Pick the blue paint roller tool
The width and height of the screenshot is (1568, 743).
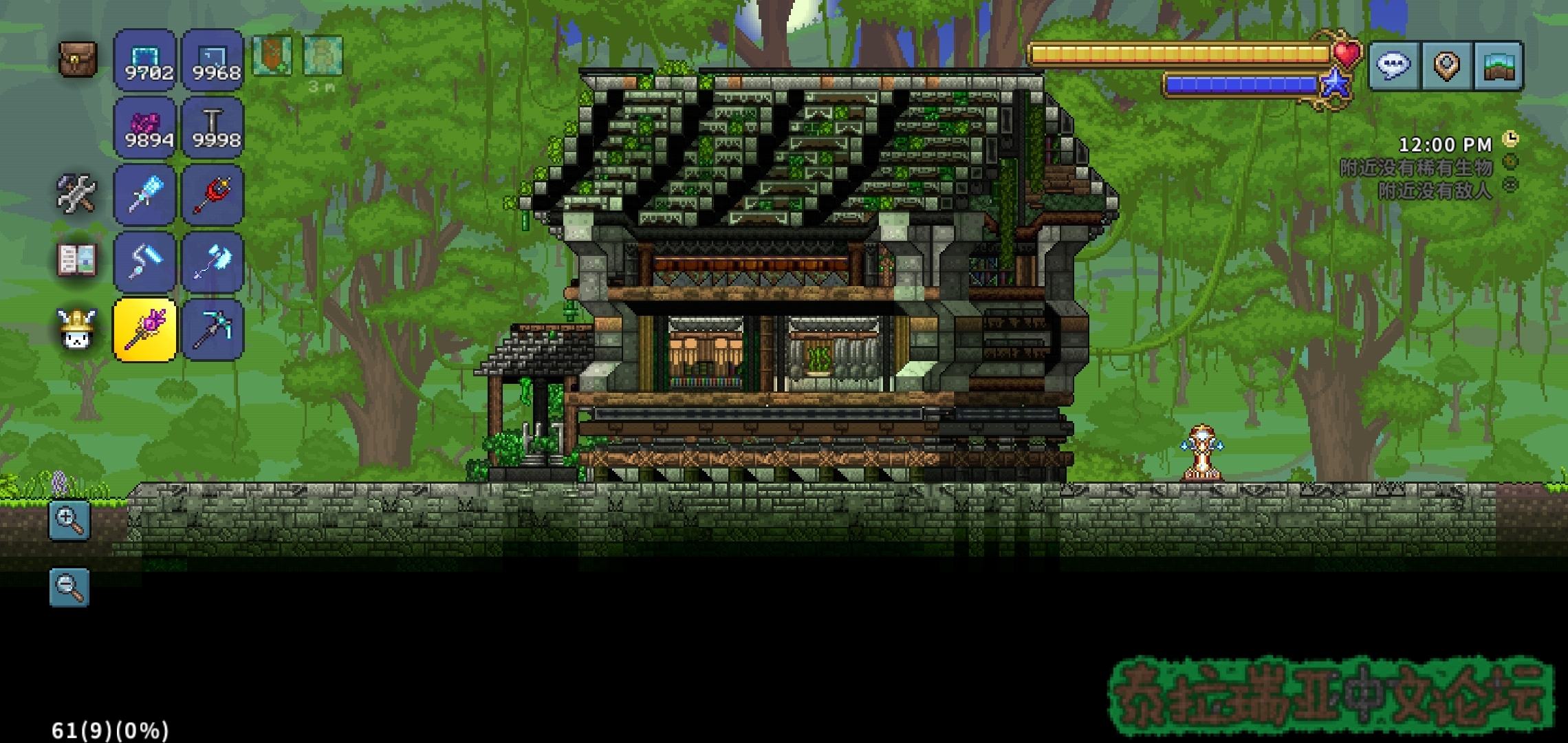click(x=145, y=262)
